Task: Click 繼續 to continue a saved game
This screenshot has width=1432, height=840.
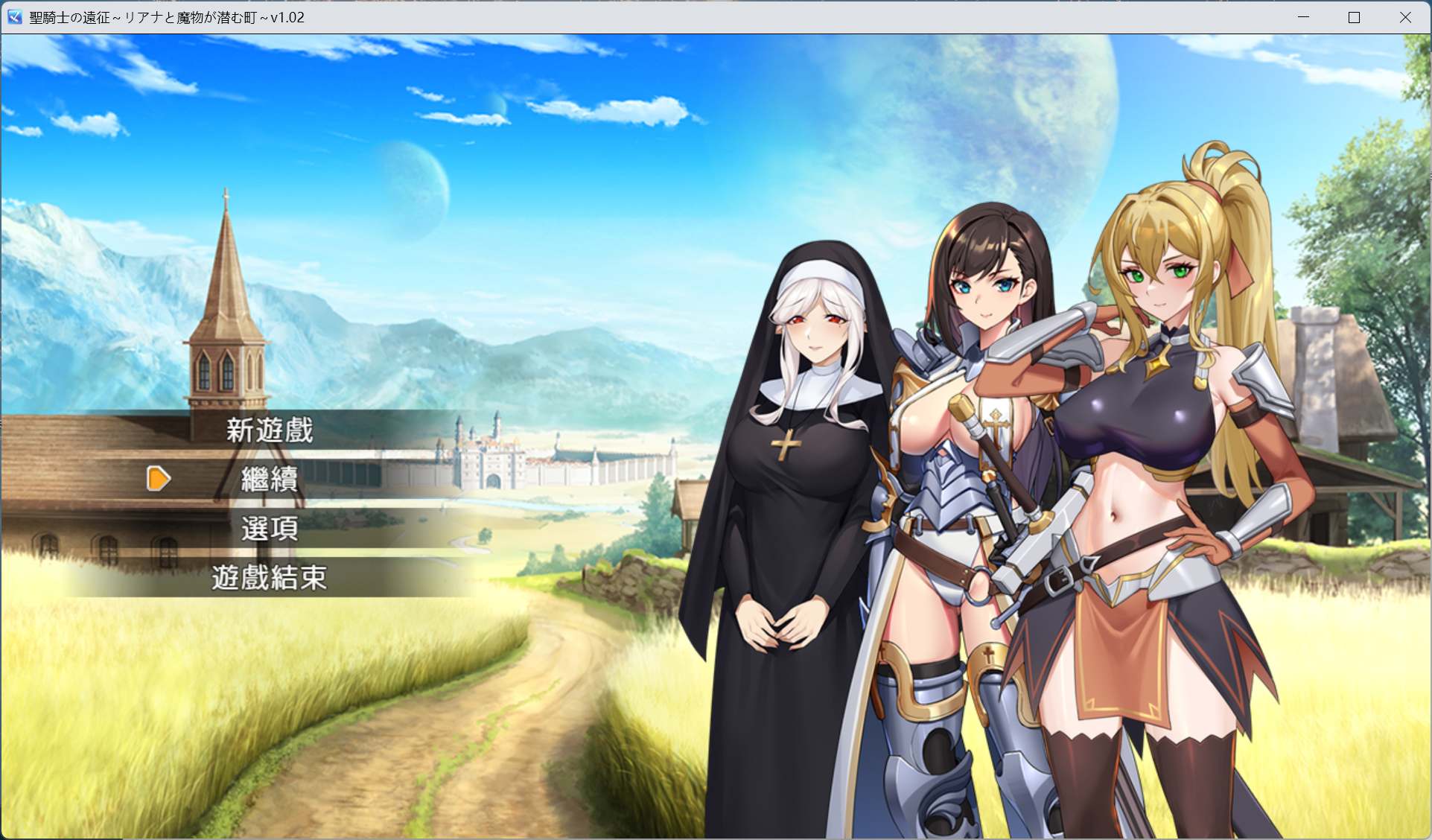Action: coord(270,480)
